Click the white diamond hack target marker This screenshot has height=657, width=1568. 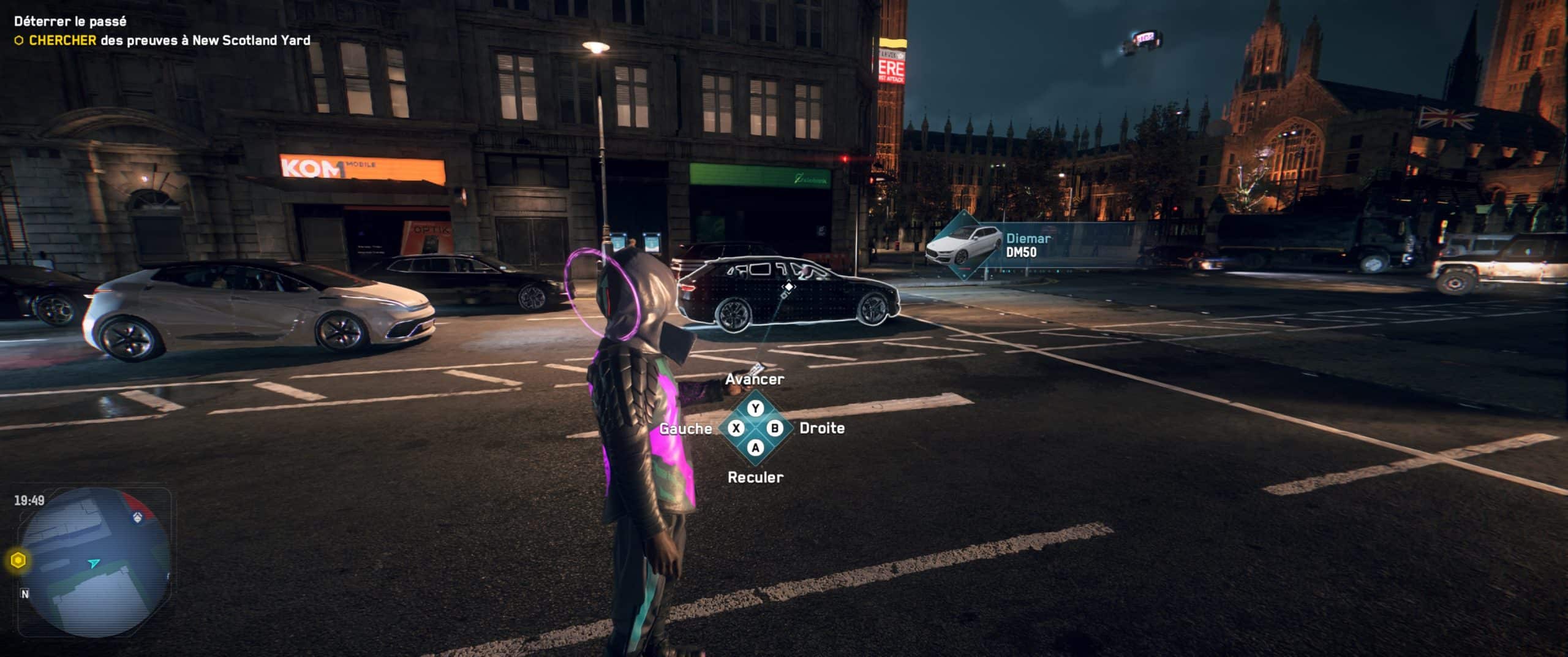pos(789,286)
